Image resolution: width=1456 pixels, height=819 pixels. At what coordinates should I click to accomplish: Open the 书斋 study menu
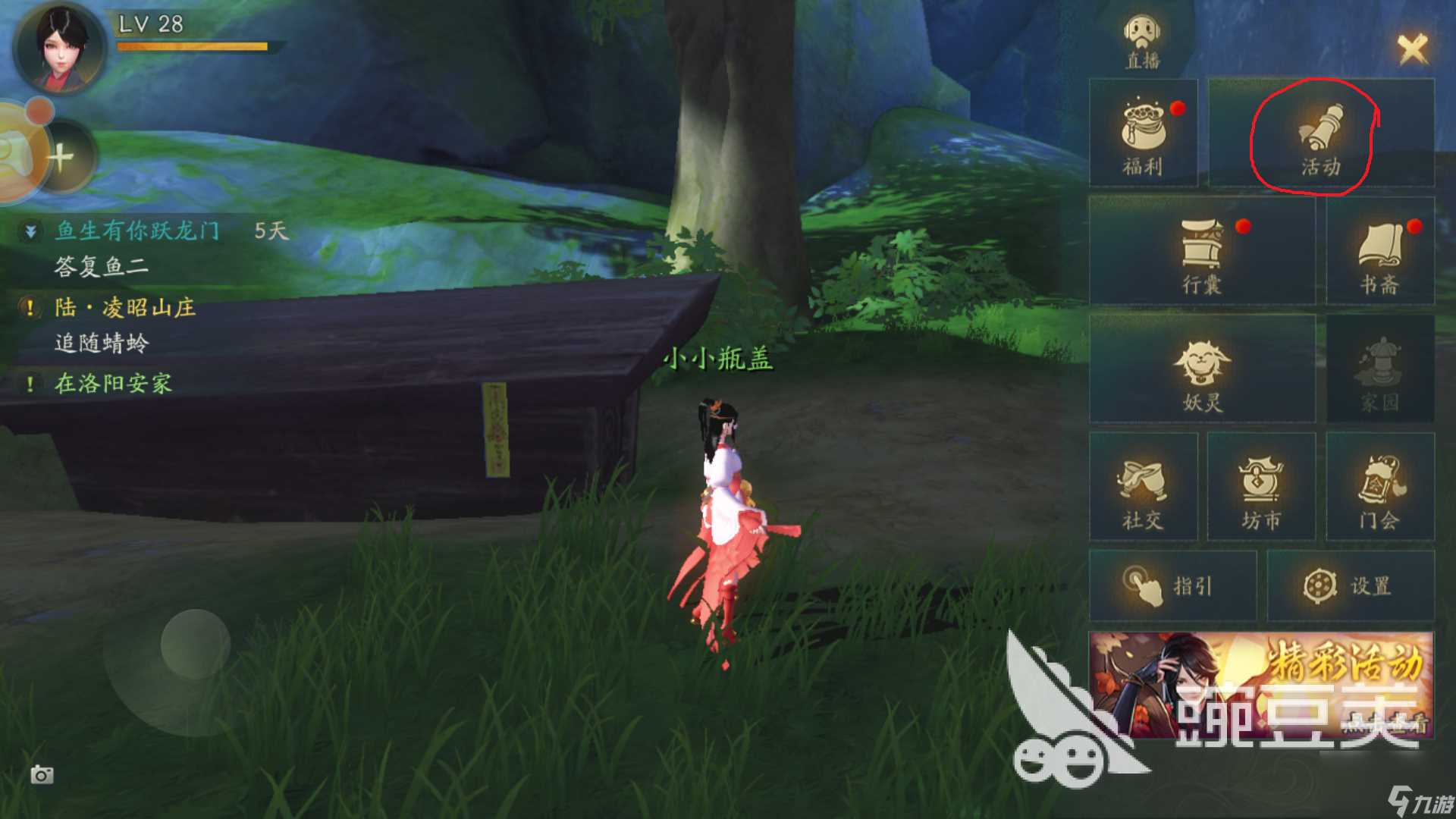pos(1379,253)
